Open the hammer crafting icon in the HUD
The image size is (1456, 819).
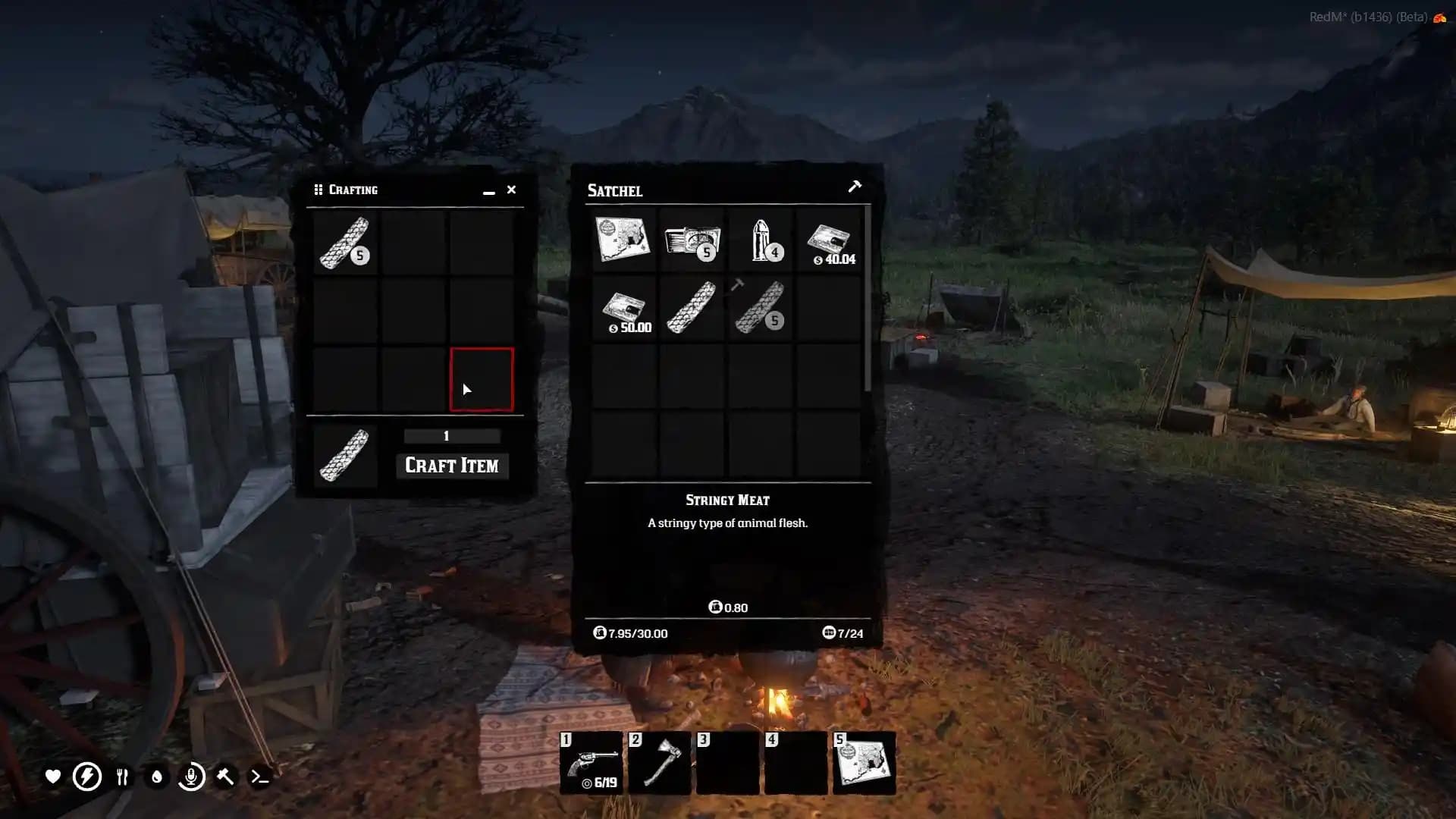tap(225, 777)
